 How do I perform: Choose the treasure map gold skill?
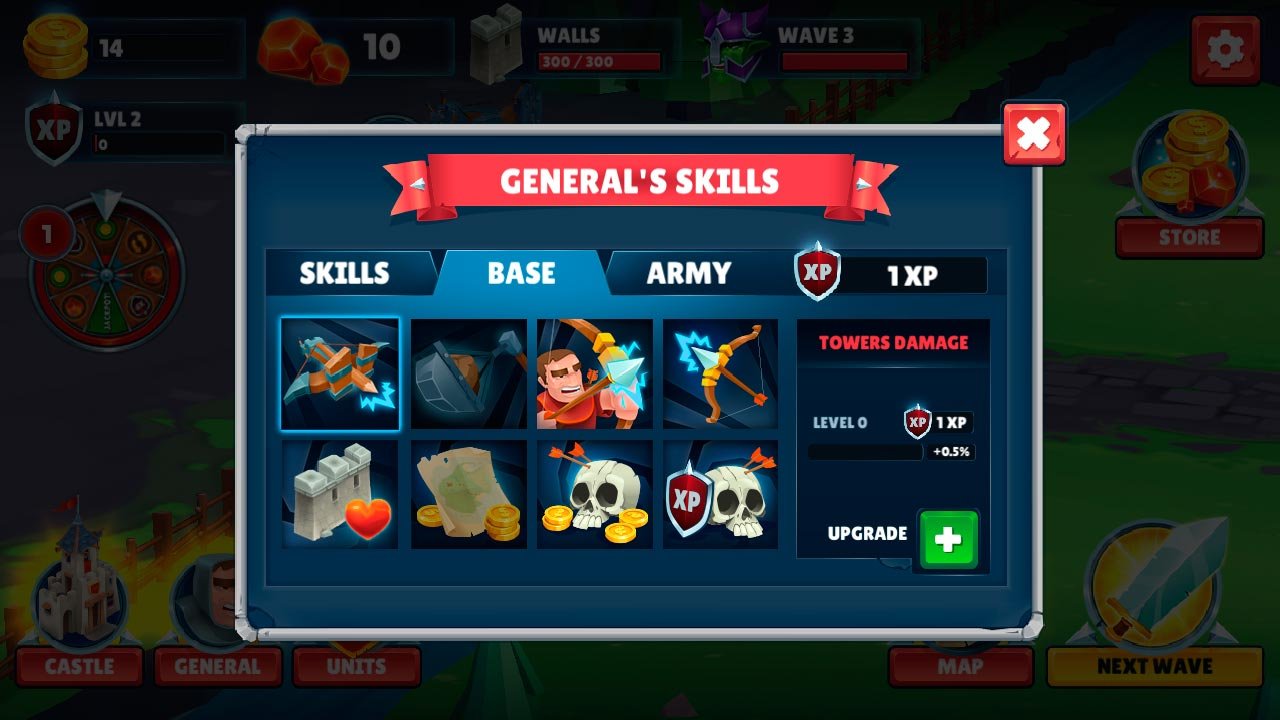pos(468,495)
